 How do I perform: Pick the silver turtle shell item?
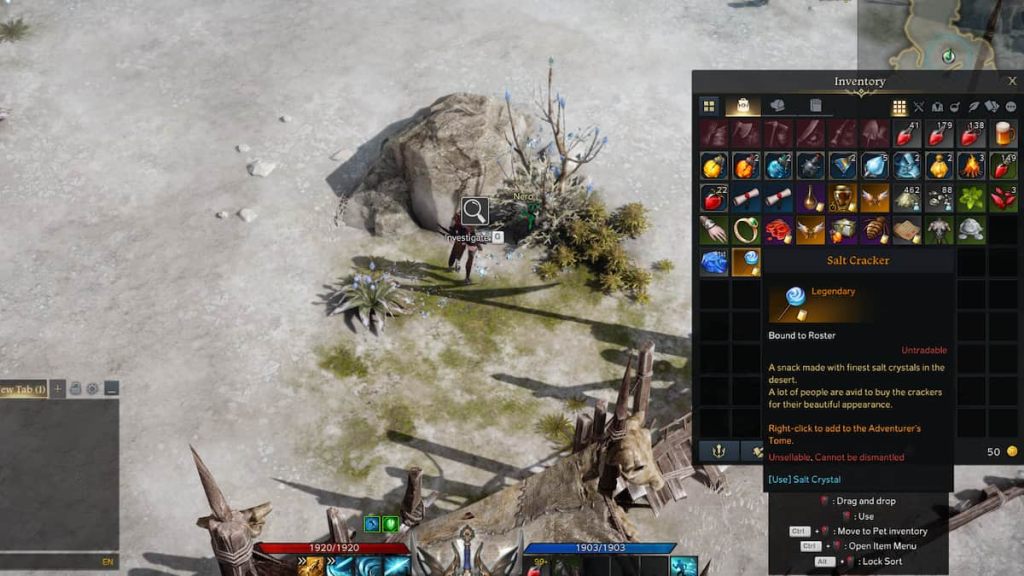click(x=971, y=230)
